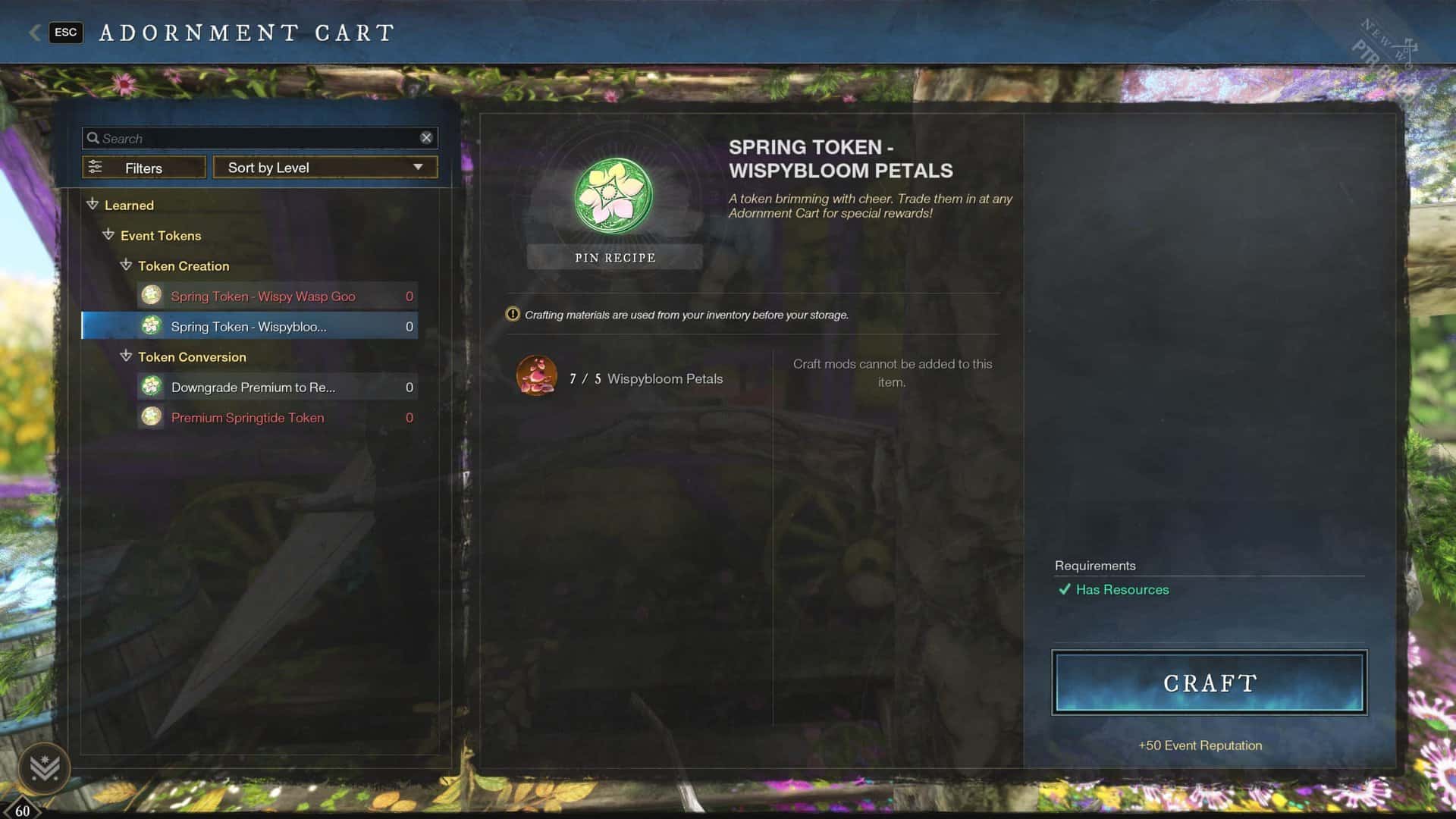Click the Filters sliders icon
Viewport: 1456px width, 819px height.
click(x=96, y=166)
